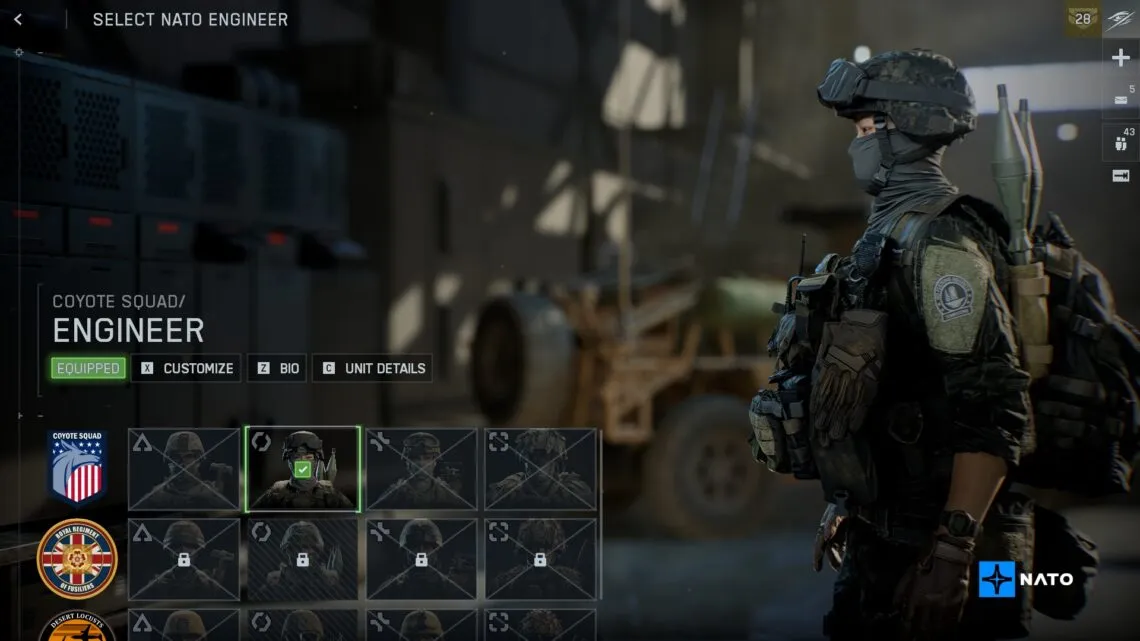The width and height of the screenshot is (1140, 641).
Task: Open the Customize option for the Engineer
Action: [x=187, y=368]
